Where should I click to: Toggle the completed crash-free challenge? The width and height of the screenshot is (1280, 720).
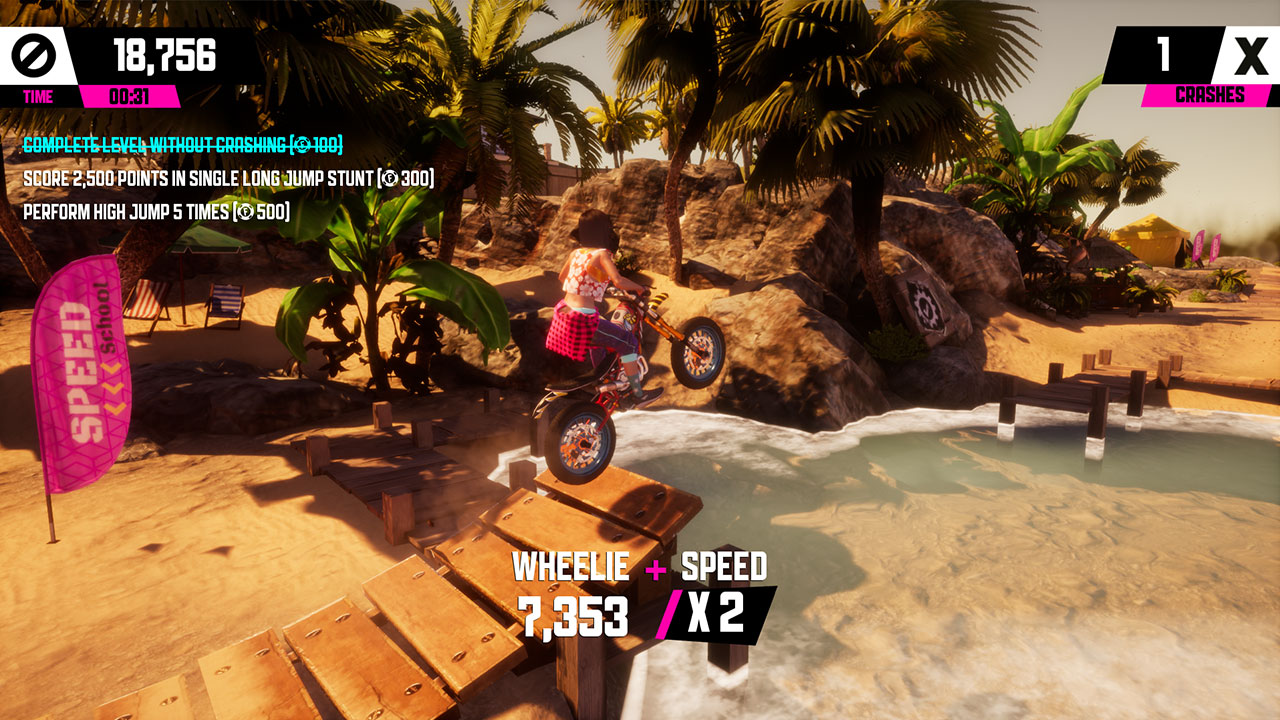point(180,146)
